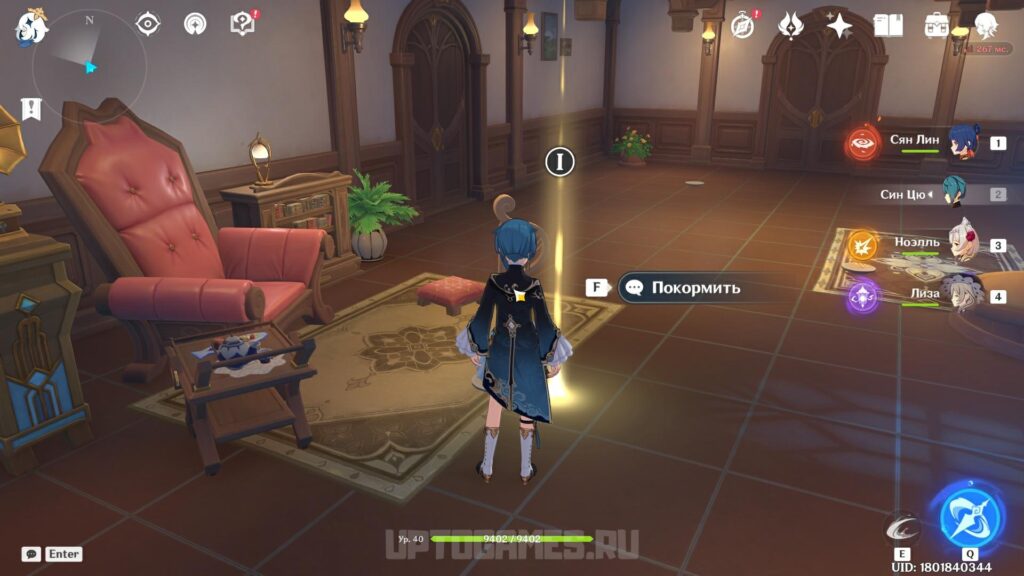Open the inventory backpack

(x=937, y=26)
